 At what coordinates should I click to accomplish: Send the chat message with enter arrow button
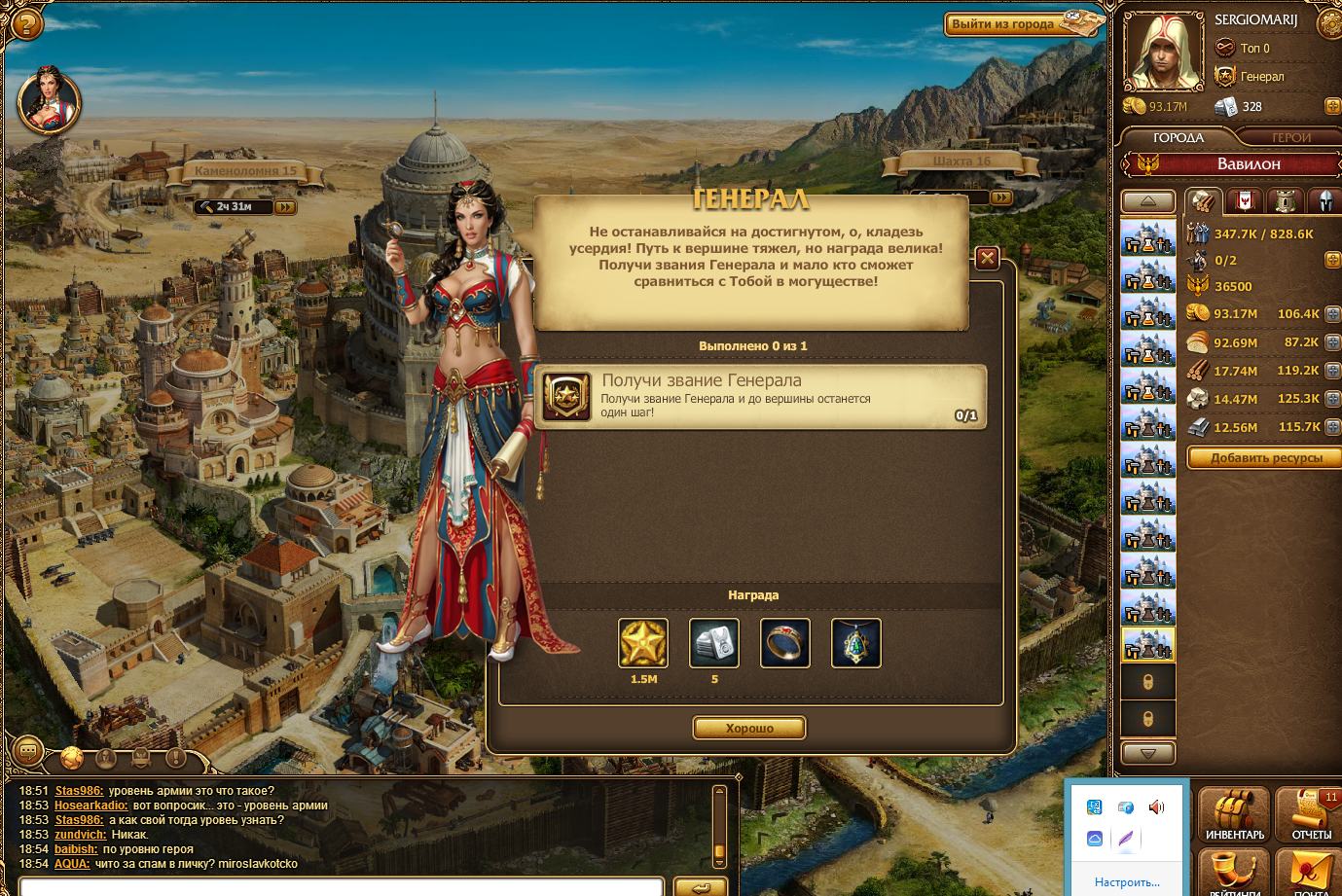[700, 886]
